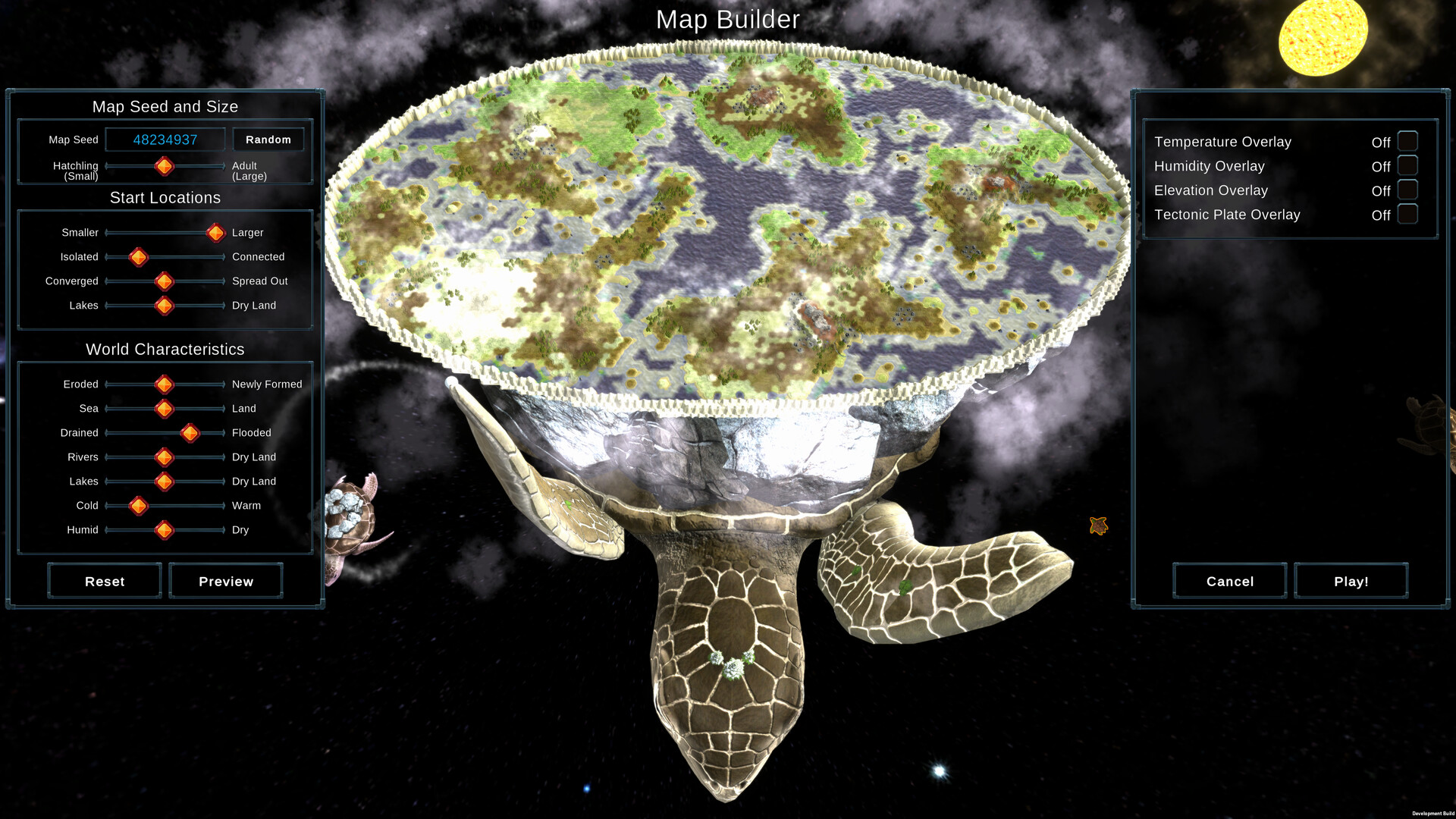Select the Drained-Flooded slider handle
Image resolution: width=1456 pixels, height=819 pixels.
(x=190, y=433)
